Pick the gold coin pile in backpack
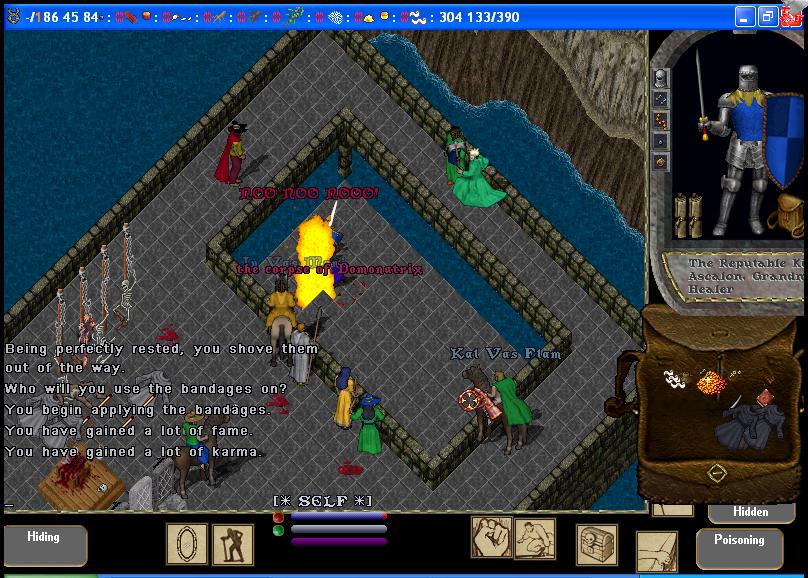The height and width of the screenshot is (578, 808). point(710,382)
